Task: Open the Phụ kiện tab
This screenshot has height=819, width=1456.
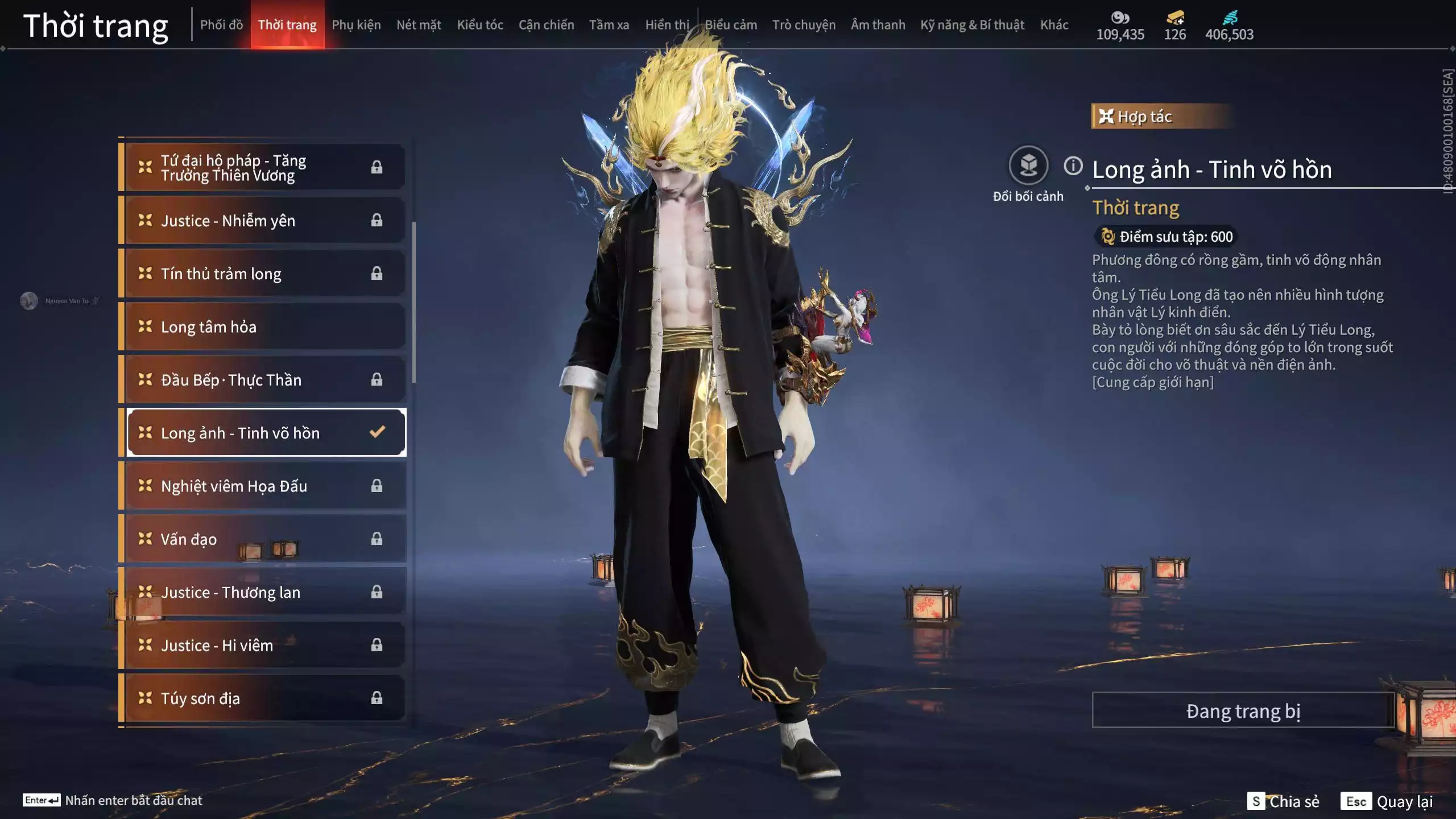Action: coord(356,25)
